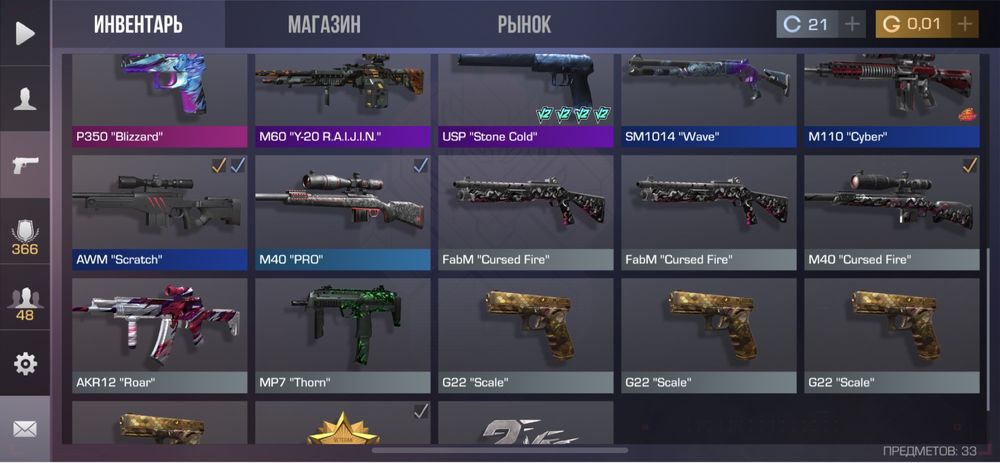Image resolution: width=1000 pixels, height=463 pixels.
Task: Select the USP "Stone Cold" pistol
Action: pyautogui.click(x=525, y=100)
